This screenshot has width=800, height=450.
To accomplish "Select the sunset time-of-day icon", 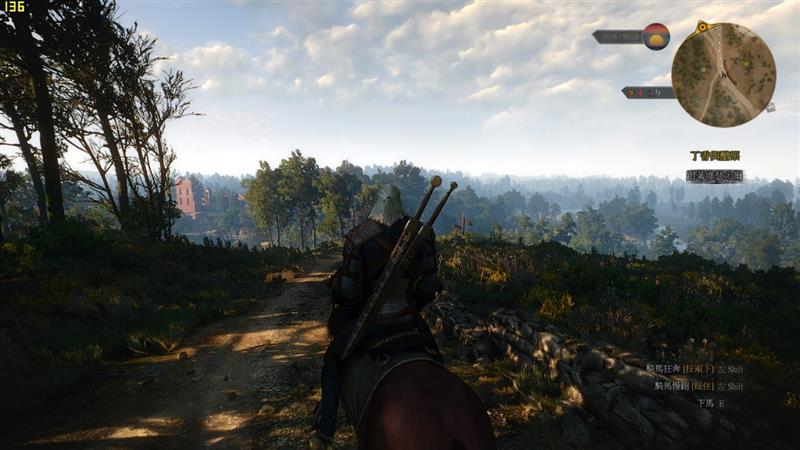I will coord(656,37).
